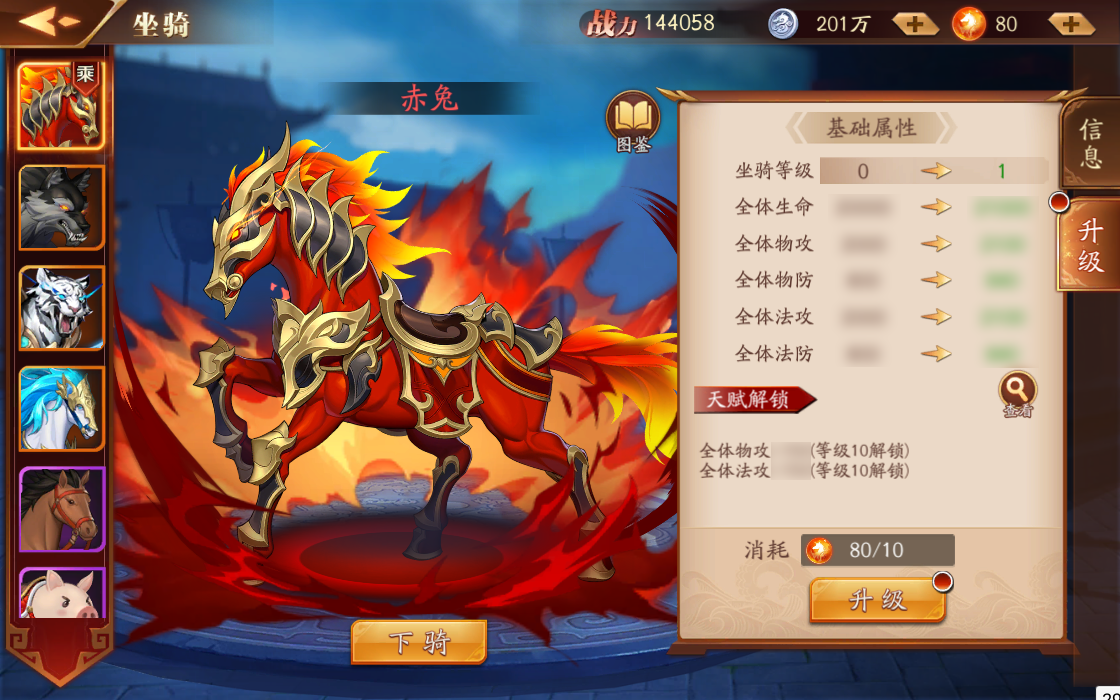This screenshot has width=1120, height=700.
Task: Switch to the 信息 tab
Action: pyautogui.click(x=1090, y=143)
